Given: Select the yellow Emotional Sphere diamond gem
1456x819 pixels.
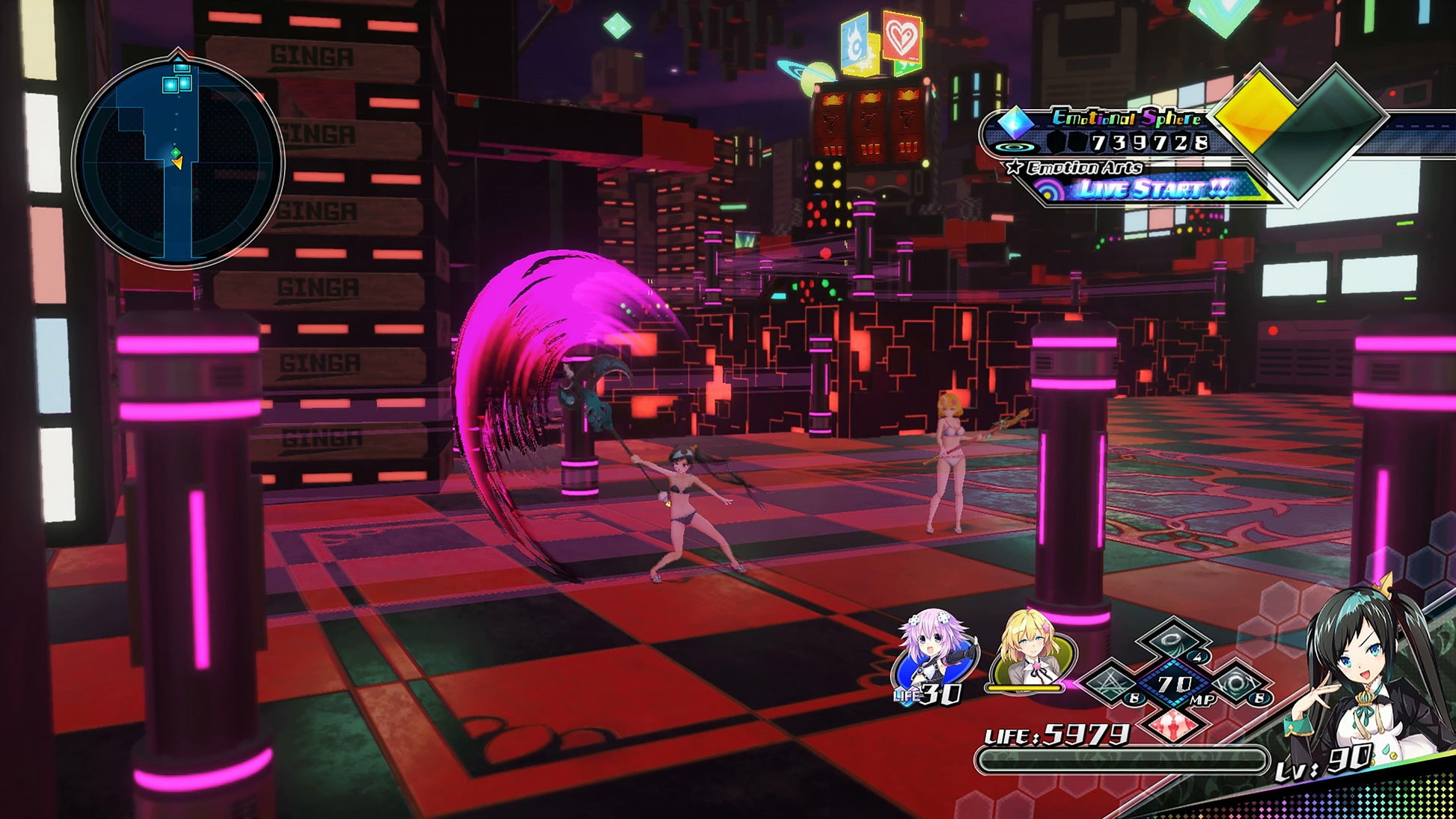Looking at the screenshot, I should click(1255, 115).
